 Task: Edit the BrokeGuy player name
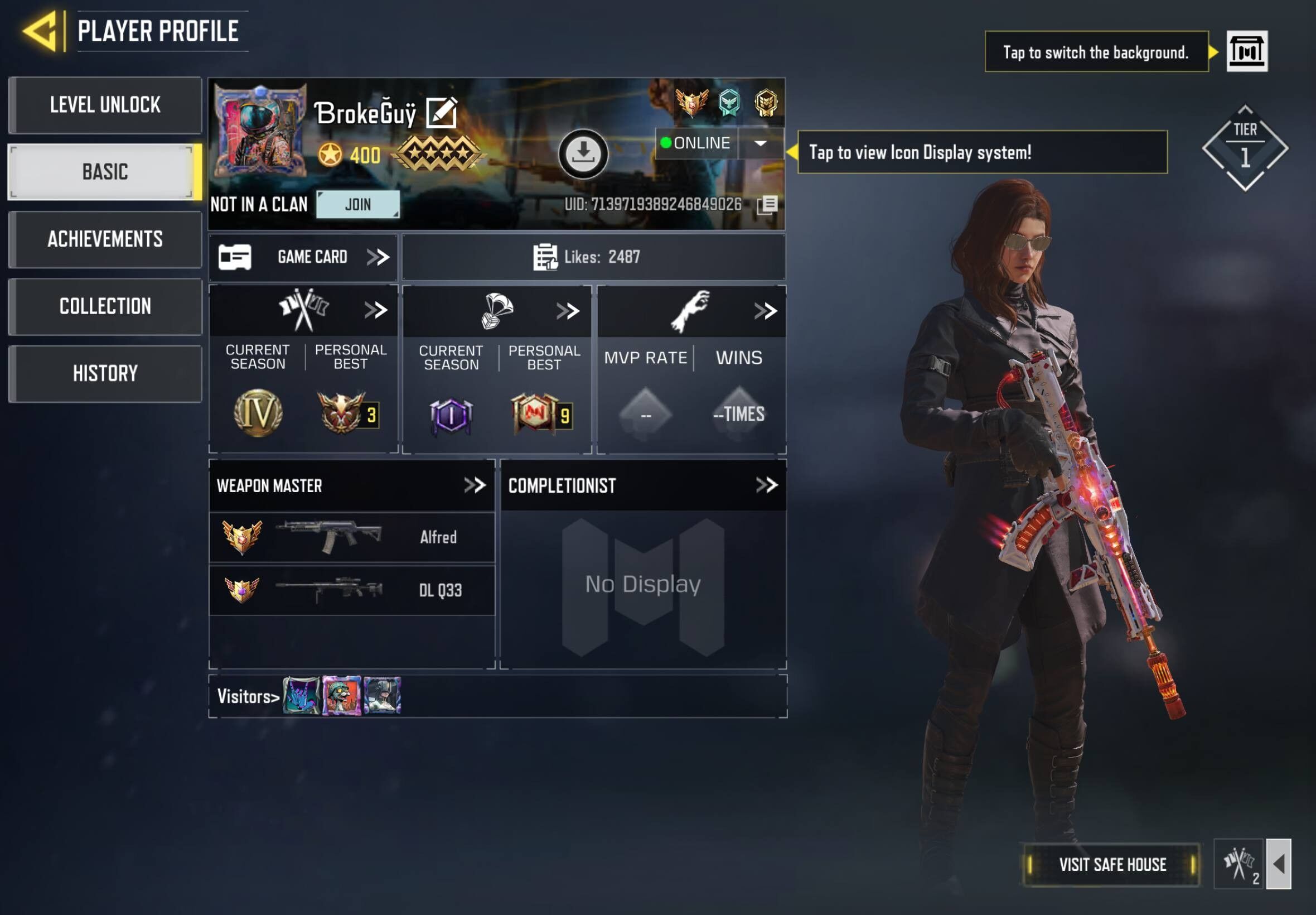pyautogui.click(x=441, y=113)
